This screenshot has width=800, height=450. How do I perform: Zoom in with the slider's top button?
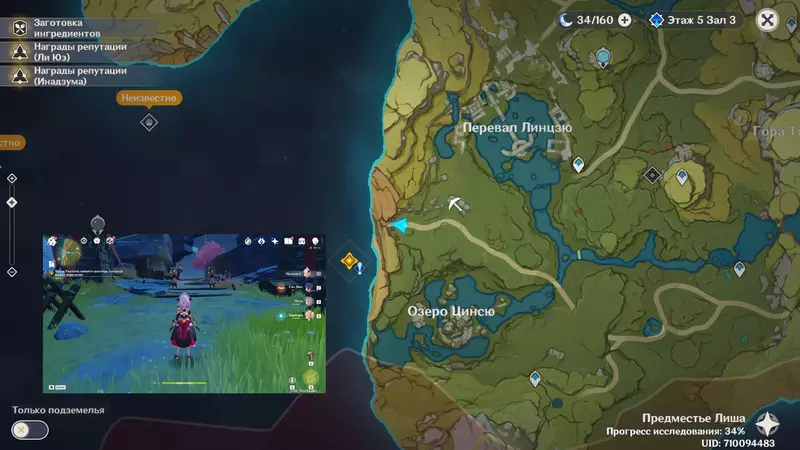(x=11, y=177)
